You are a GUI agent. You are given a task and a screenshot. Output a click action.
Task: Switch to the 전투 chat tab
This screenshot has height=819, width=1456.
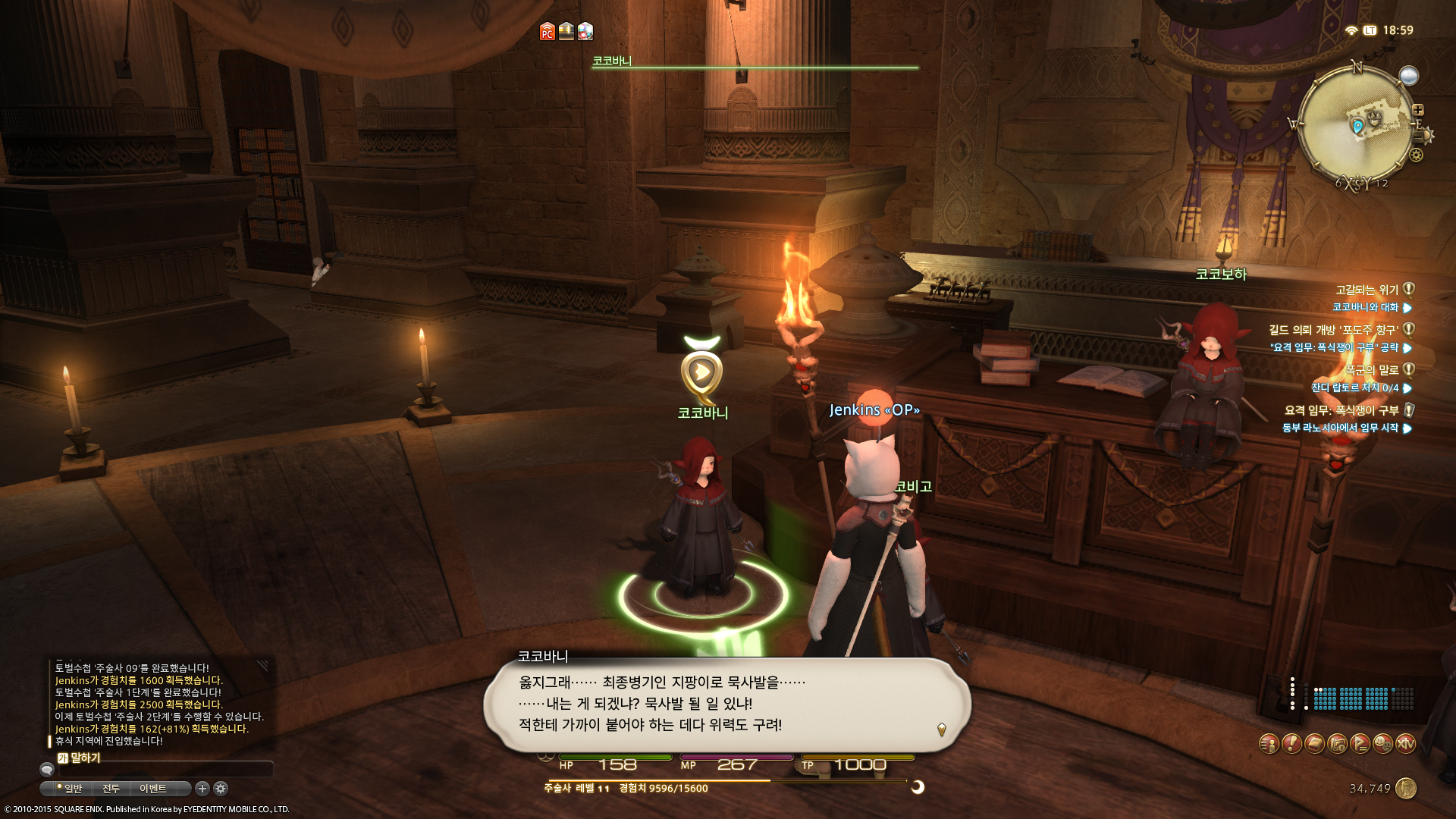click(x=111, y=789)
